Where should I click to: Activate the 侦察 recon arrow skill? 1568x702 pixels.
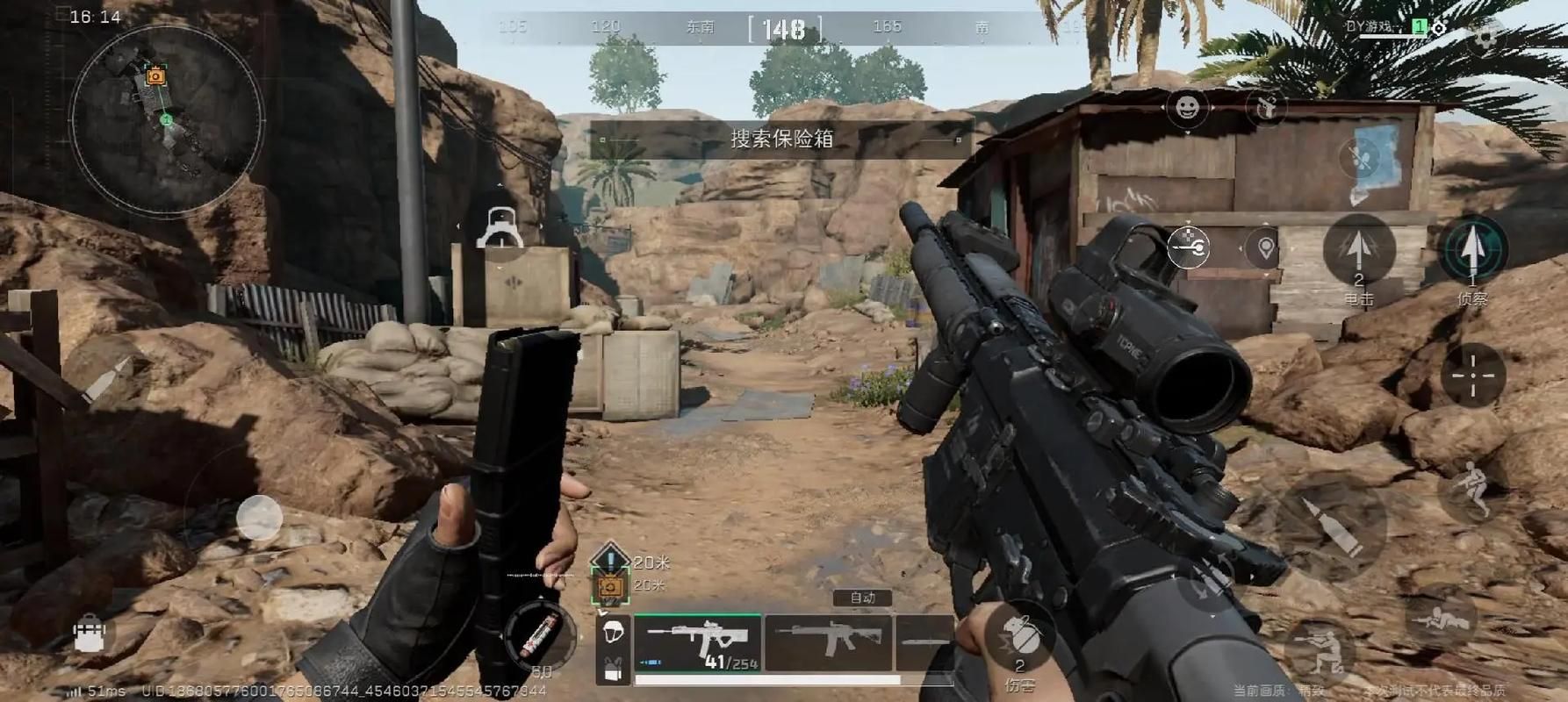(1472, 252)
